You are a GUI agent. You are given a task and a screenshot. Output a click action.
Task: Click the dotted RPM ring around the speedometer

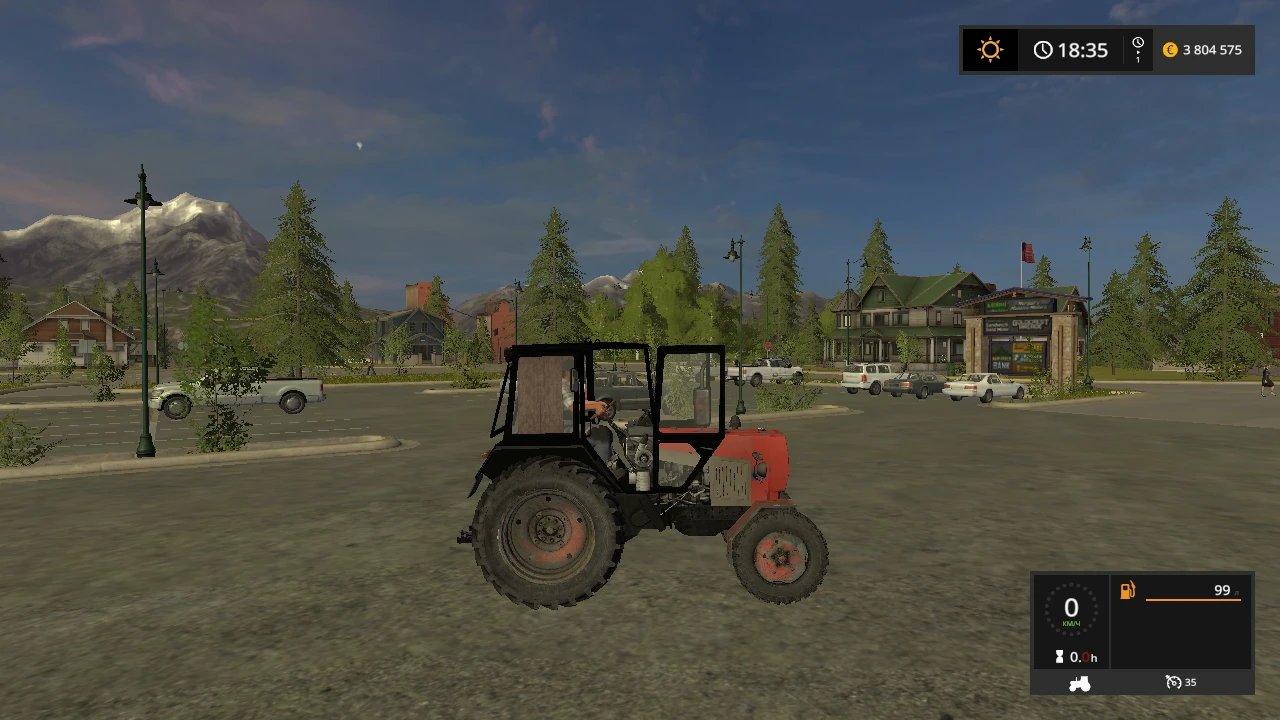pyautogui.click(x=1071, y=586)
